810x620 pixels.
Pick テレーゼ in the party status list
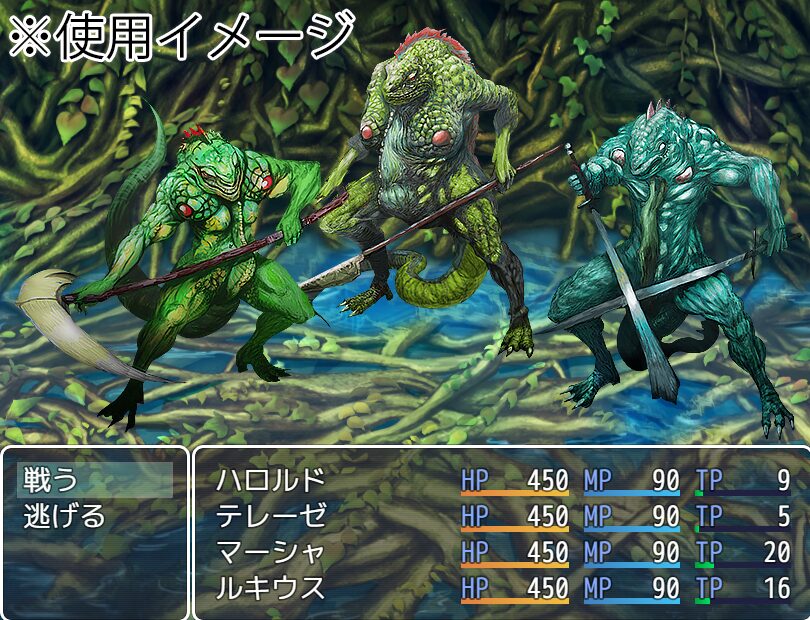[x=271, y=517]
